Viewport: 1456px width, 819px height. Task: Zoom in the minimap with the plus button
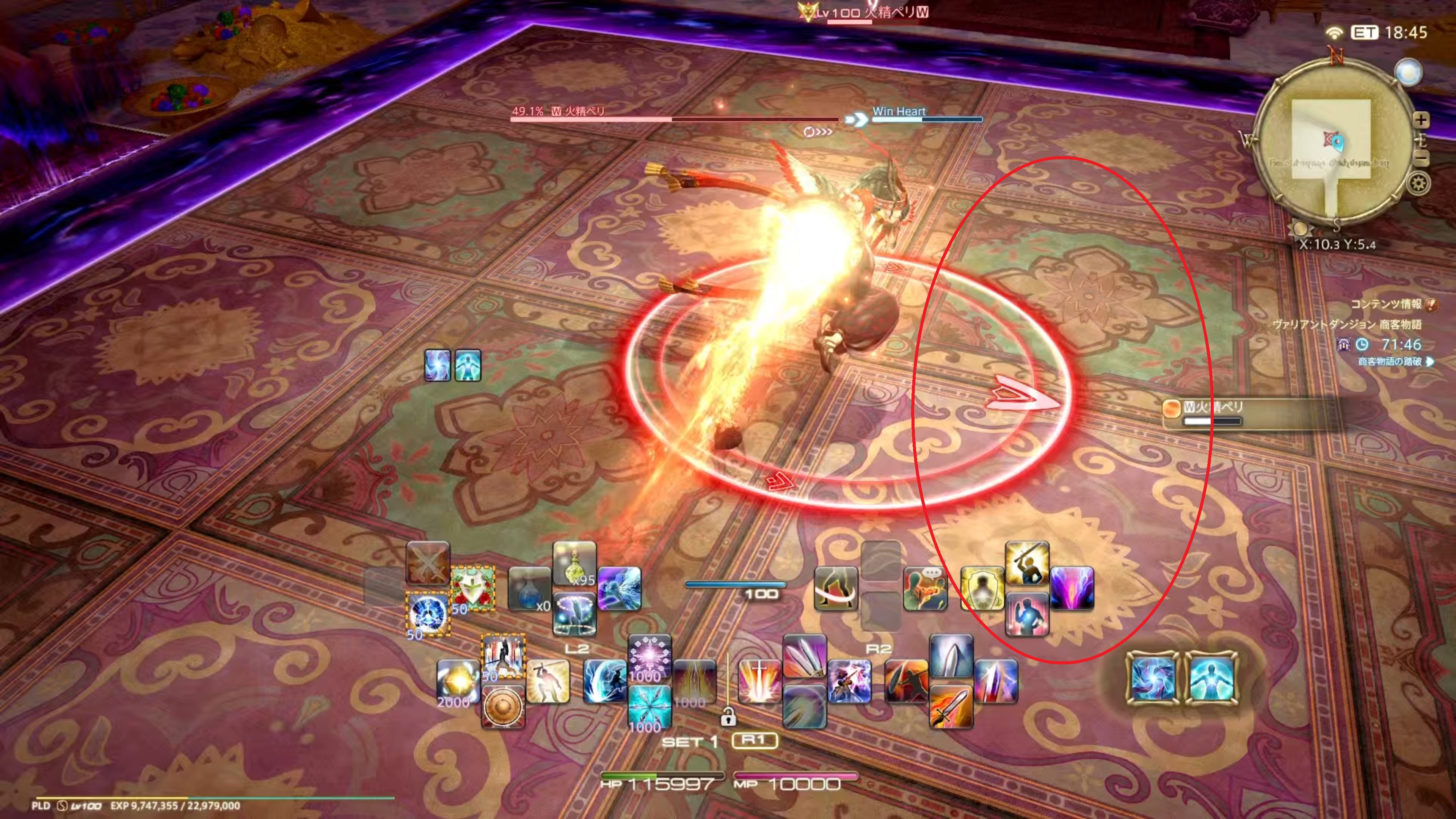click(1420, 120)
